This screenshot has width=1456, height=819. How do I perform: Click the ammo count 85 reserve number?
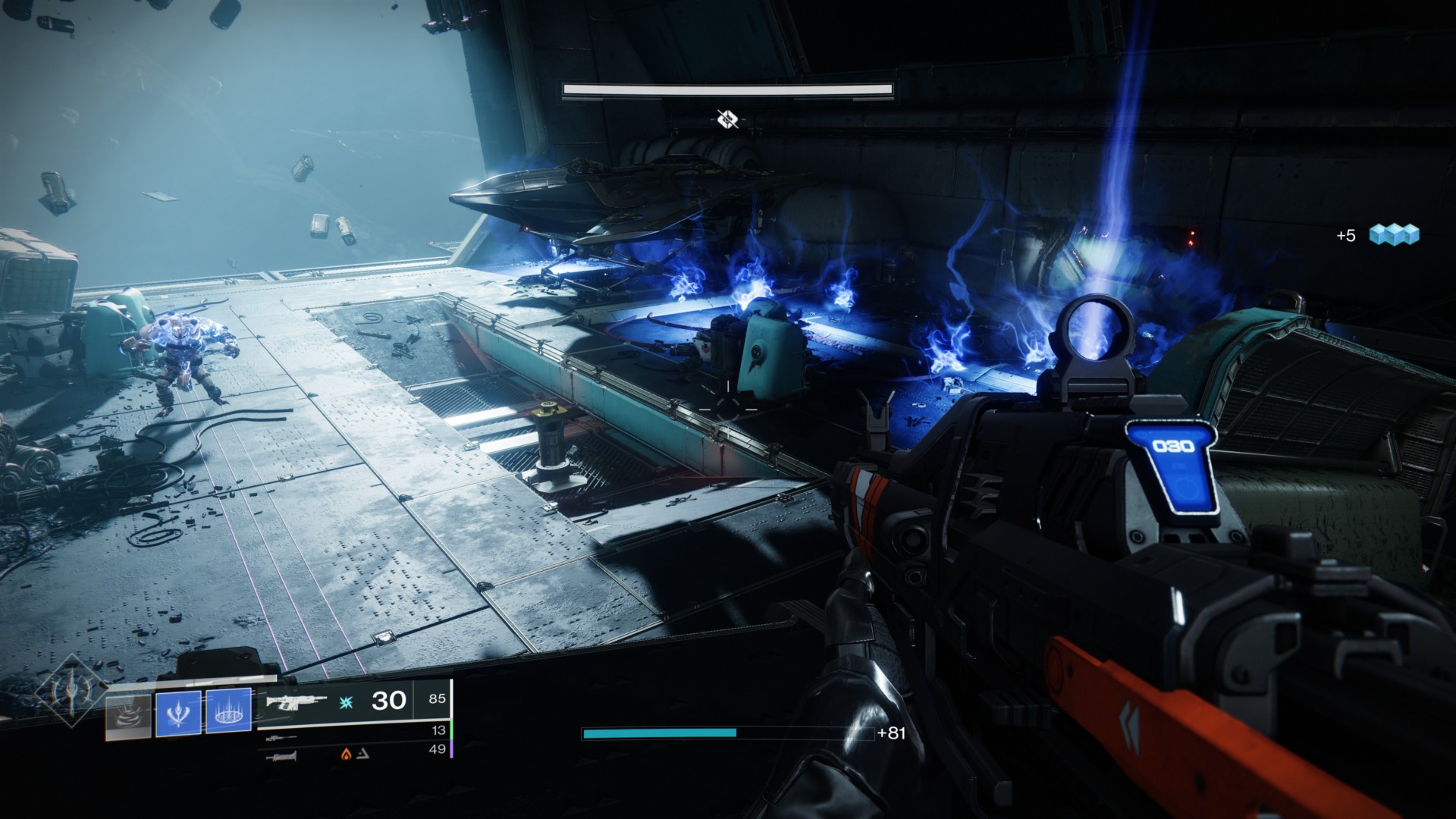438,699
